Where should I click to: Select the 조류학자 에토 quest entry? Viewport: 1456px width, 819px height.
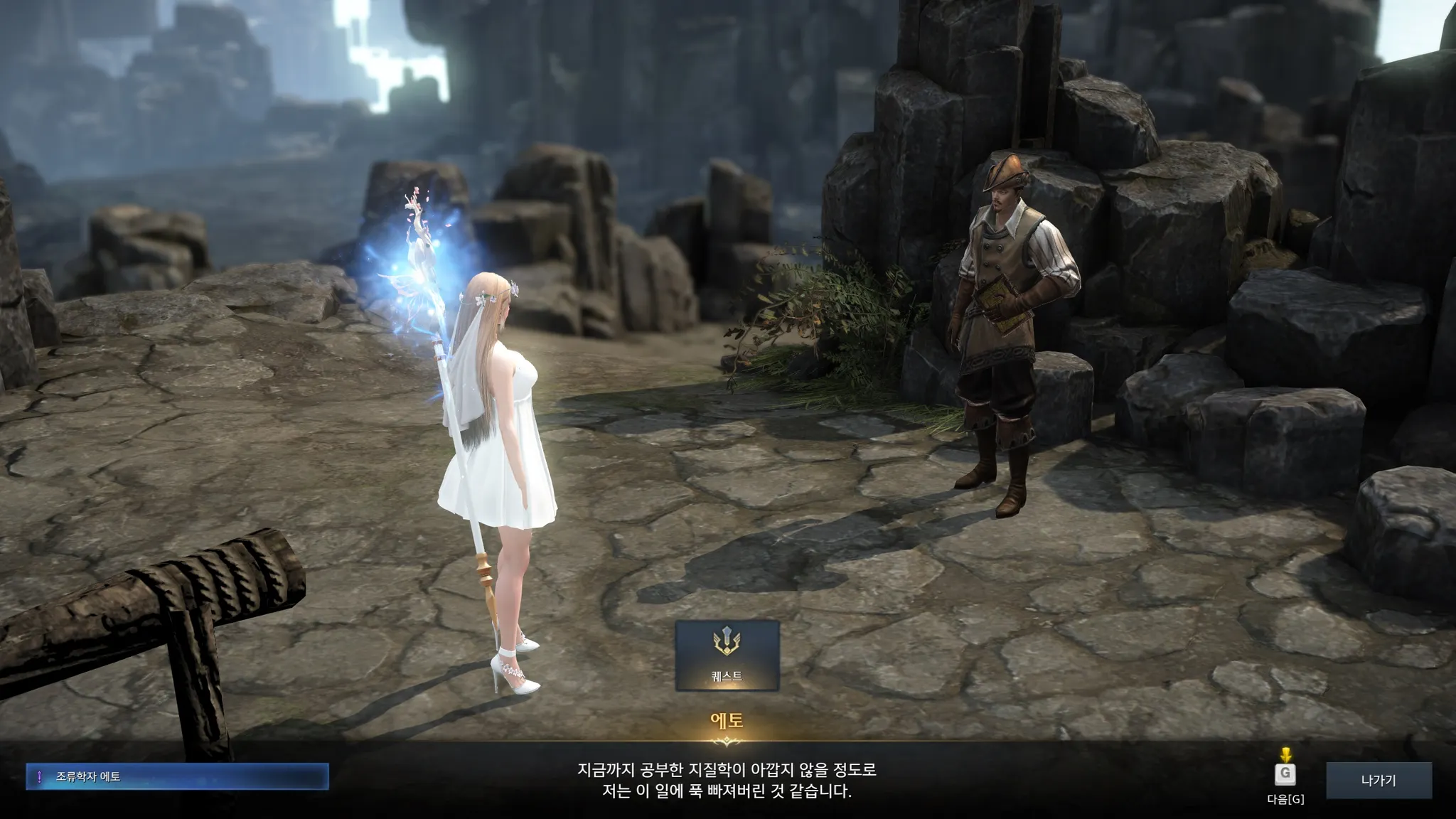point(178,776)
